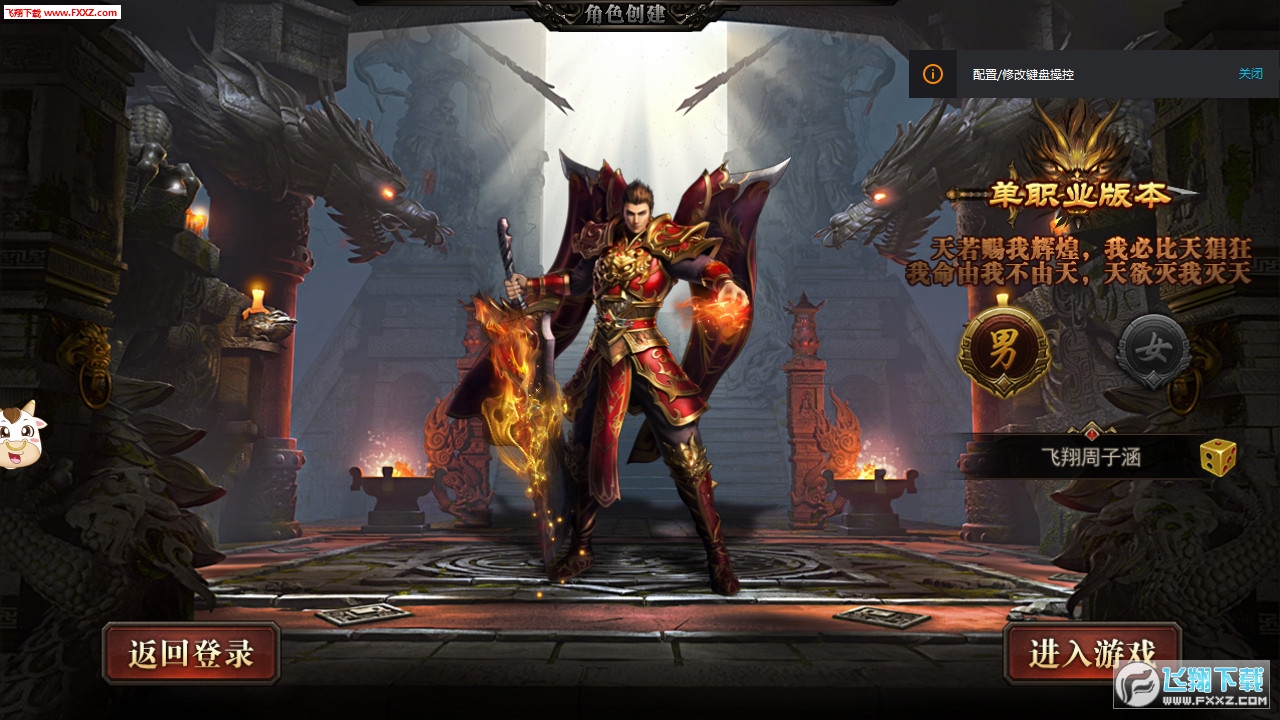
Task: Open the 配置/修改键盘操控 notification
Action: point(1023,75)
